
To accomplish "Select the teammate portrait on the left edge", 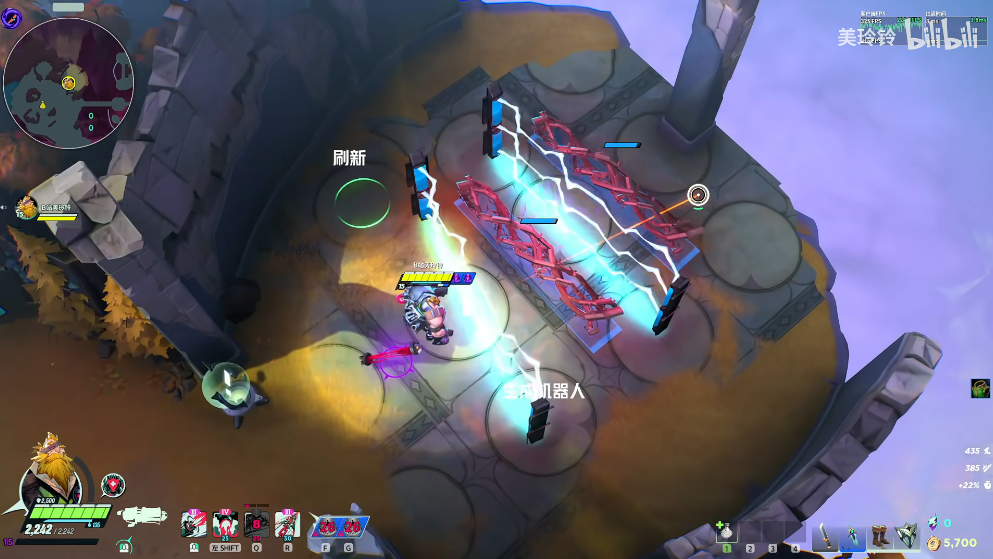I will [x=28, y=208].
